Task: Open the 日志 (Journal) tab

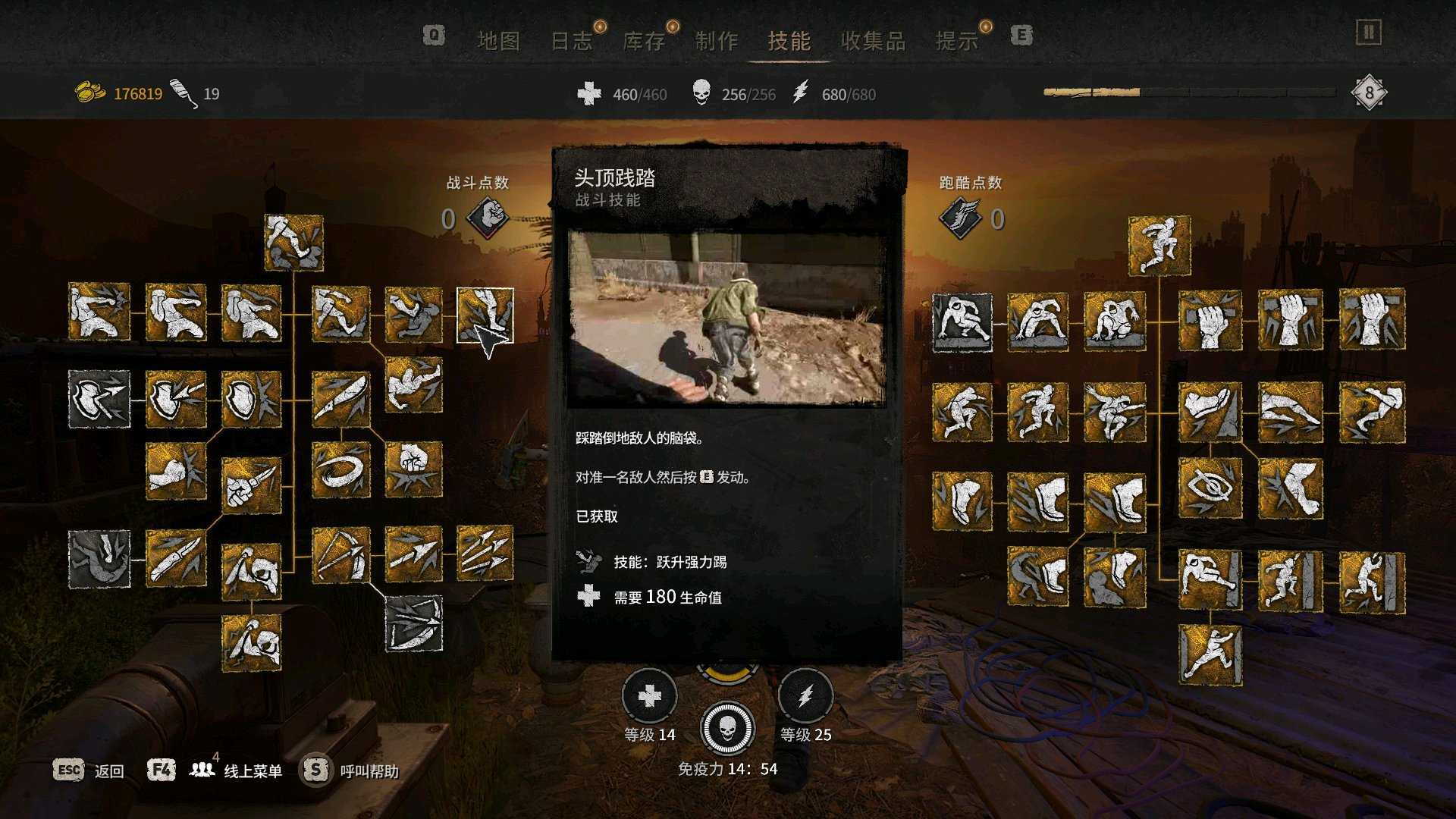Action: (571, 41)
